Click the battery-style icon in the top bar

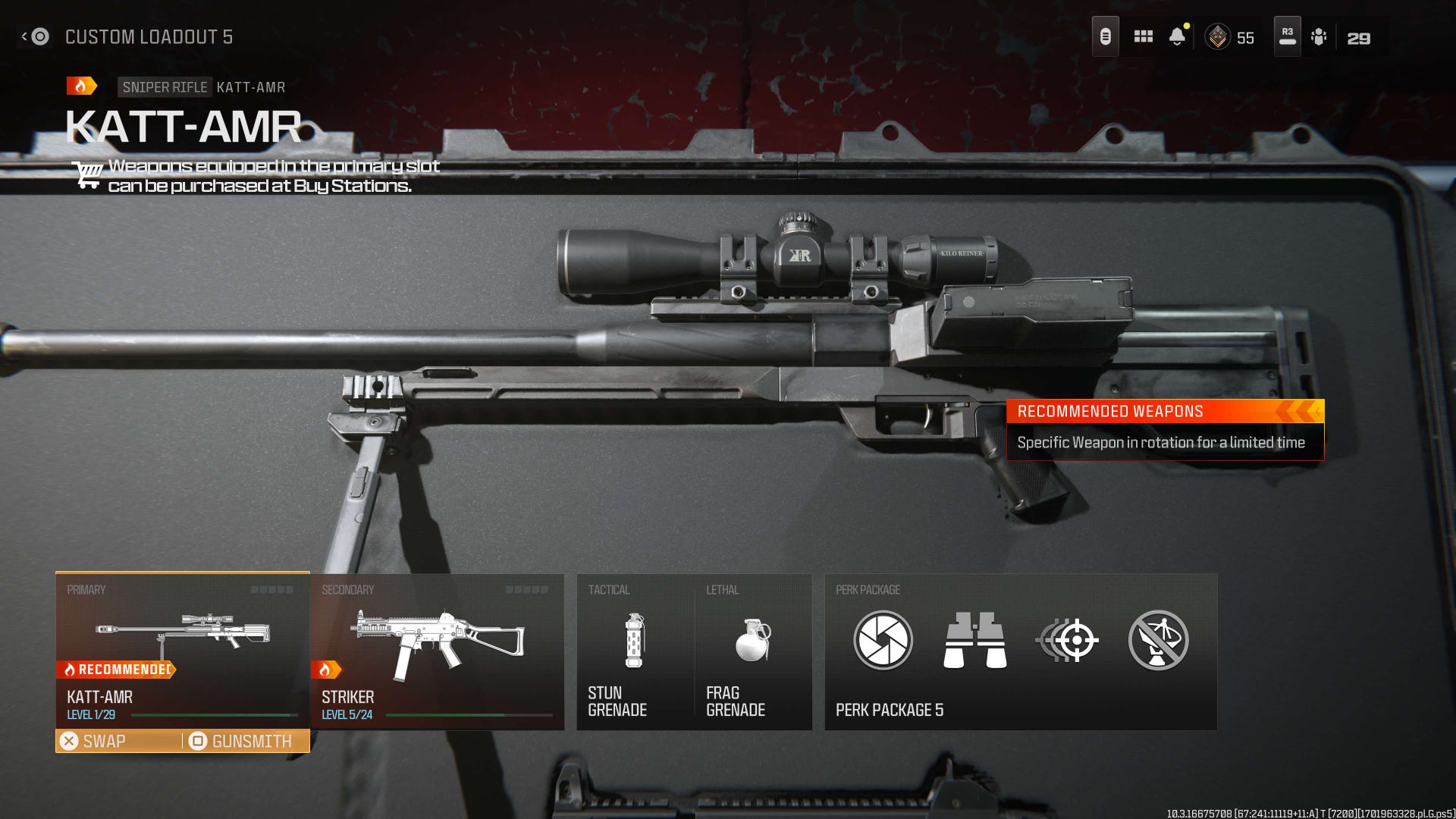[1105, 34]
